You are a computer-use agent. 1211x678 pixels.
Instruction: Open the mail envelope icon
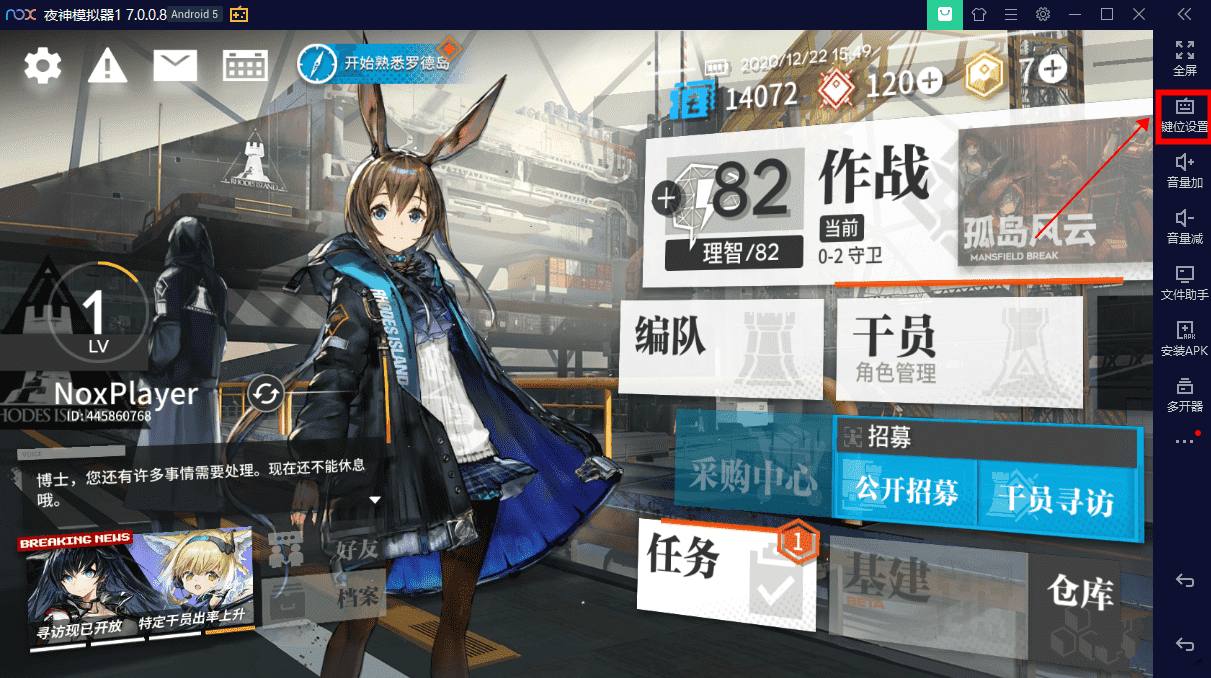[176, 65]
